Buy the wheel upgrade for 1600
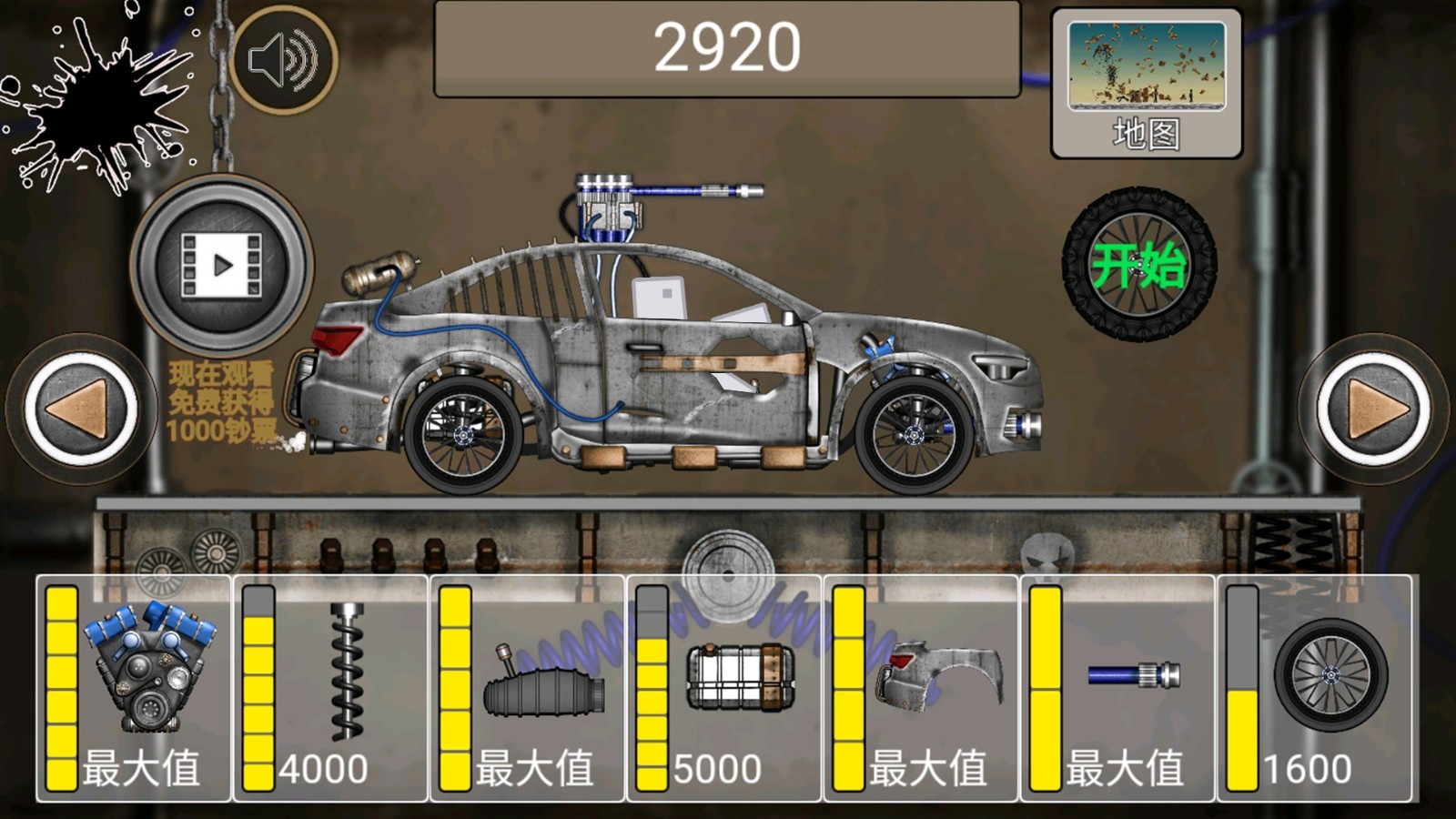This screenshot has width=1456, height=819. [1314, 689]
